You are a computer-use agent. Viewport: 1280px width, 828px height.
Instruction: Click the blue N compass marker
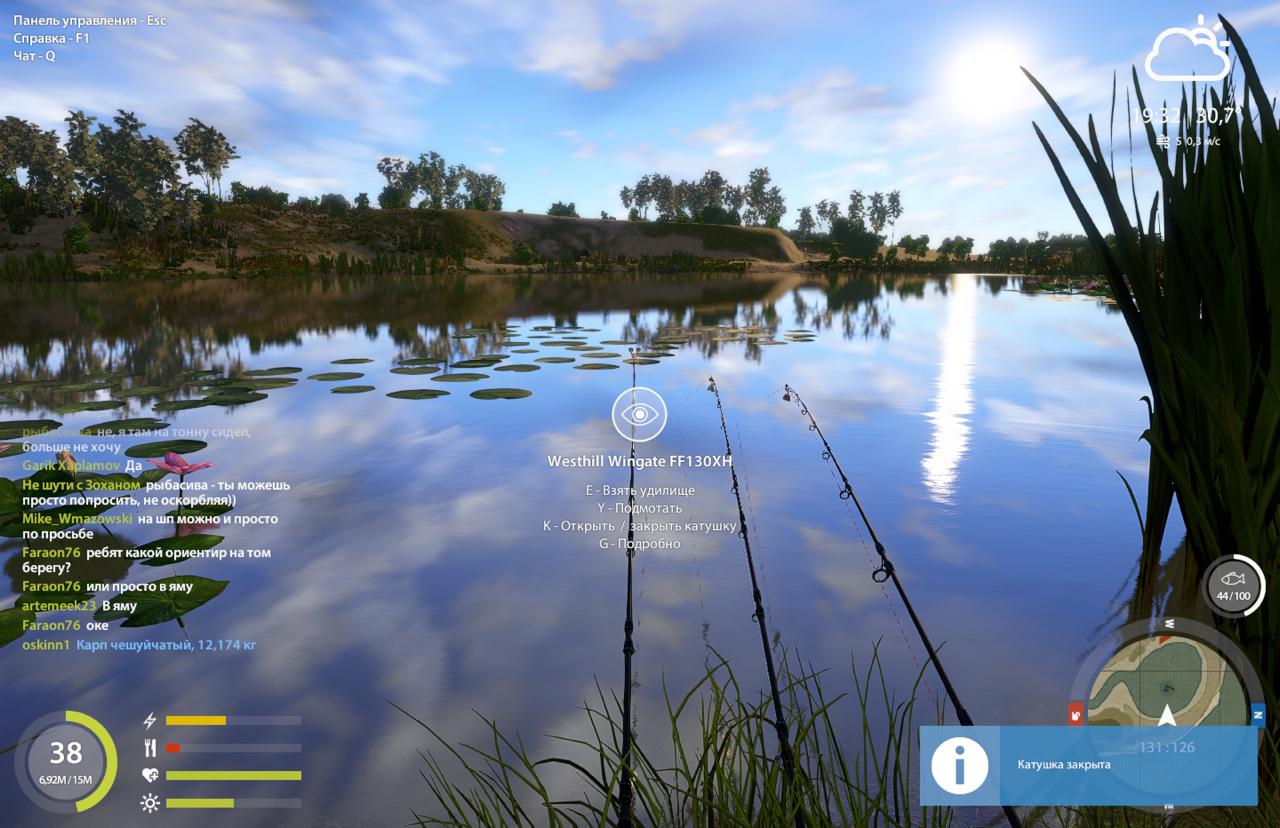1259,713
